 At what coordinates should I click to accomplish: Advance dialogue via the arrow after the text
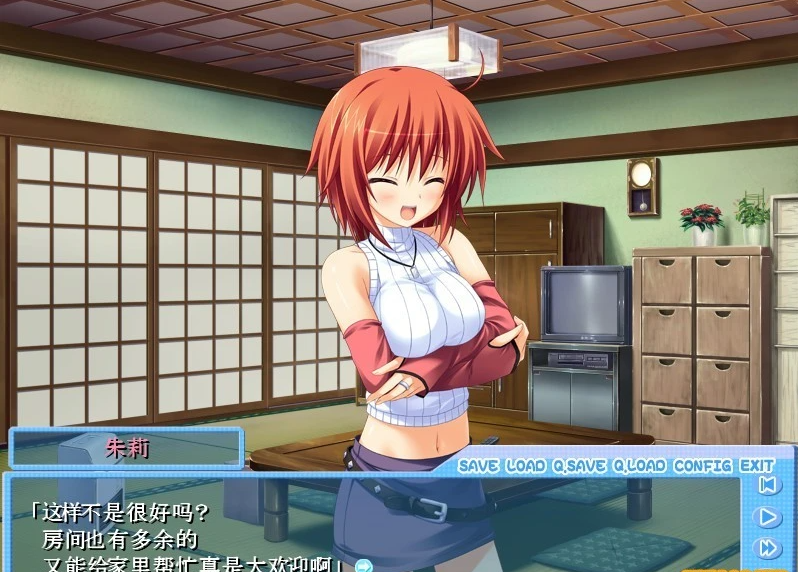pos(363,565)
